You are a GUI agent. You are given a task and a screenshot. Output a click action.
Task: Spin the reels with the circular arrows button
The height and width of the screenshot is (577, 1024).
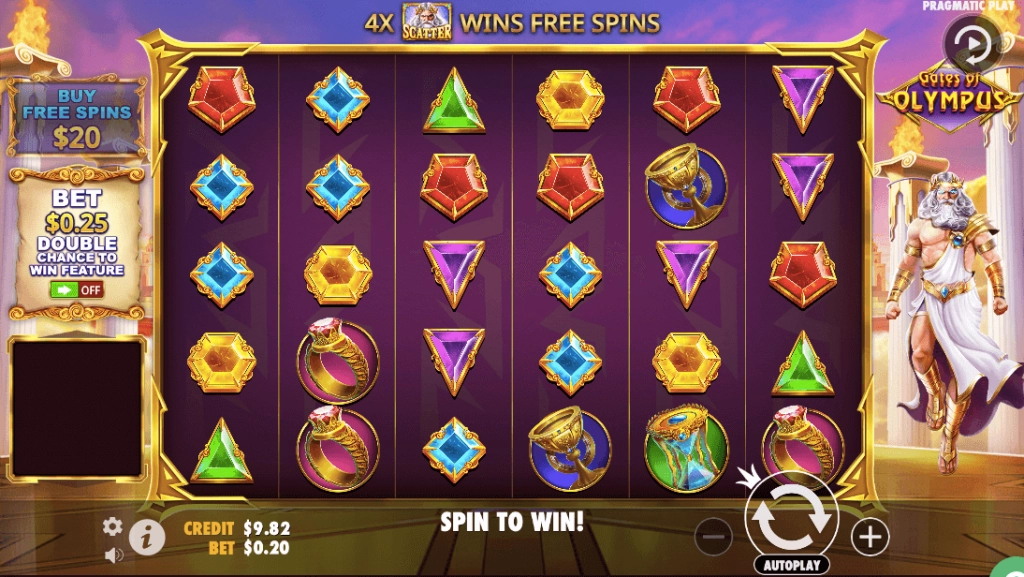791,515
